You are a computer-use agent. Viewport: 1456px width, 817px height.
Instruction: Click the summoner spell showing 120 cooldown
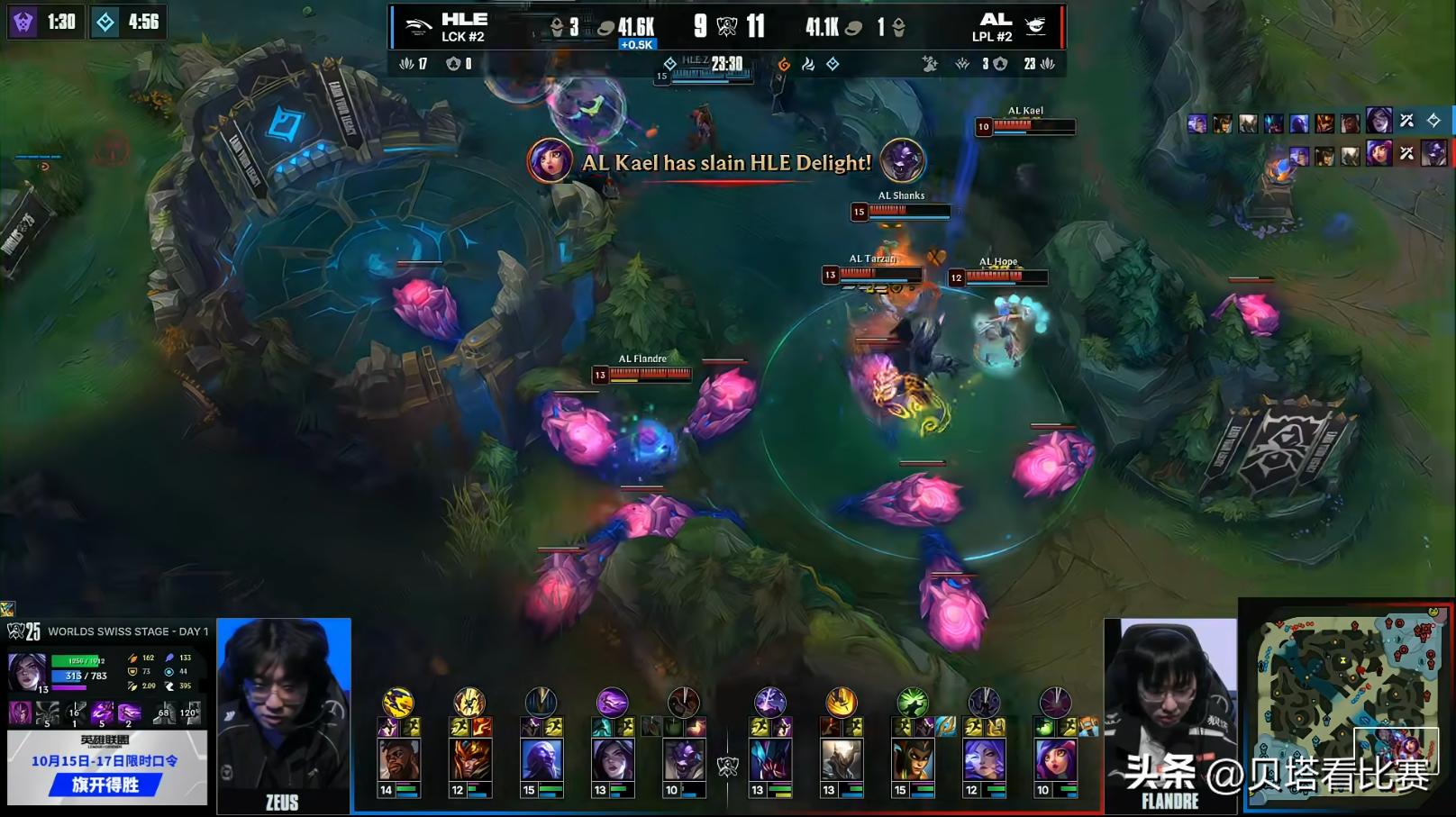point(189,713)
